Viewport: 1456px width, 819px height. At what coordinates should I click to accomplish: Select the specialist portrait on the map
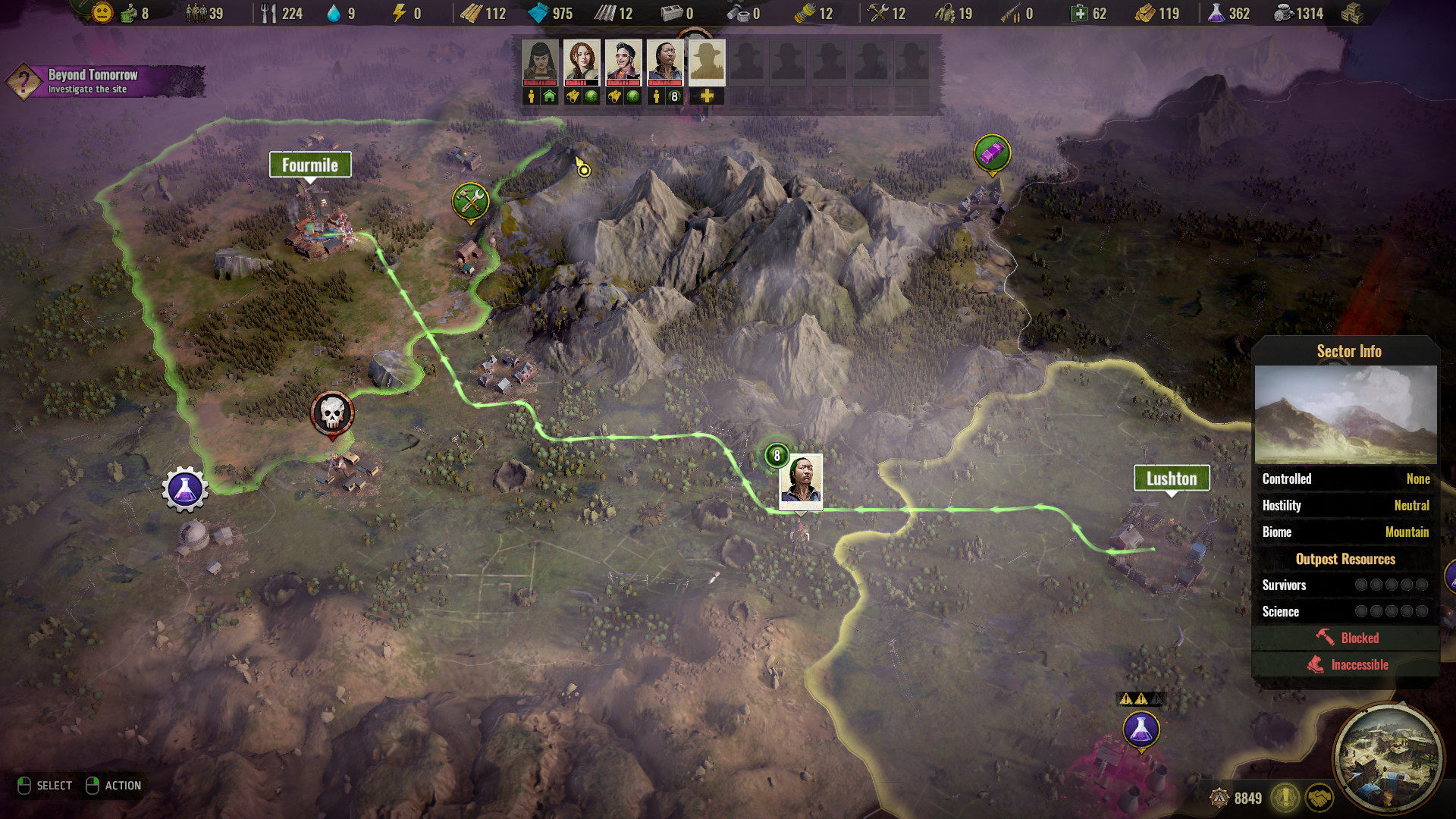pos(801,479)
